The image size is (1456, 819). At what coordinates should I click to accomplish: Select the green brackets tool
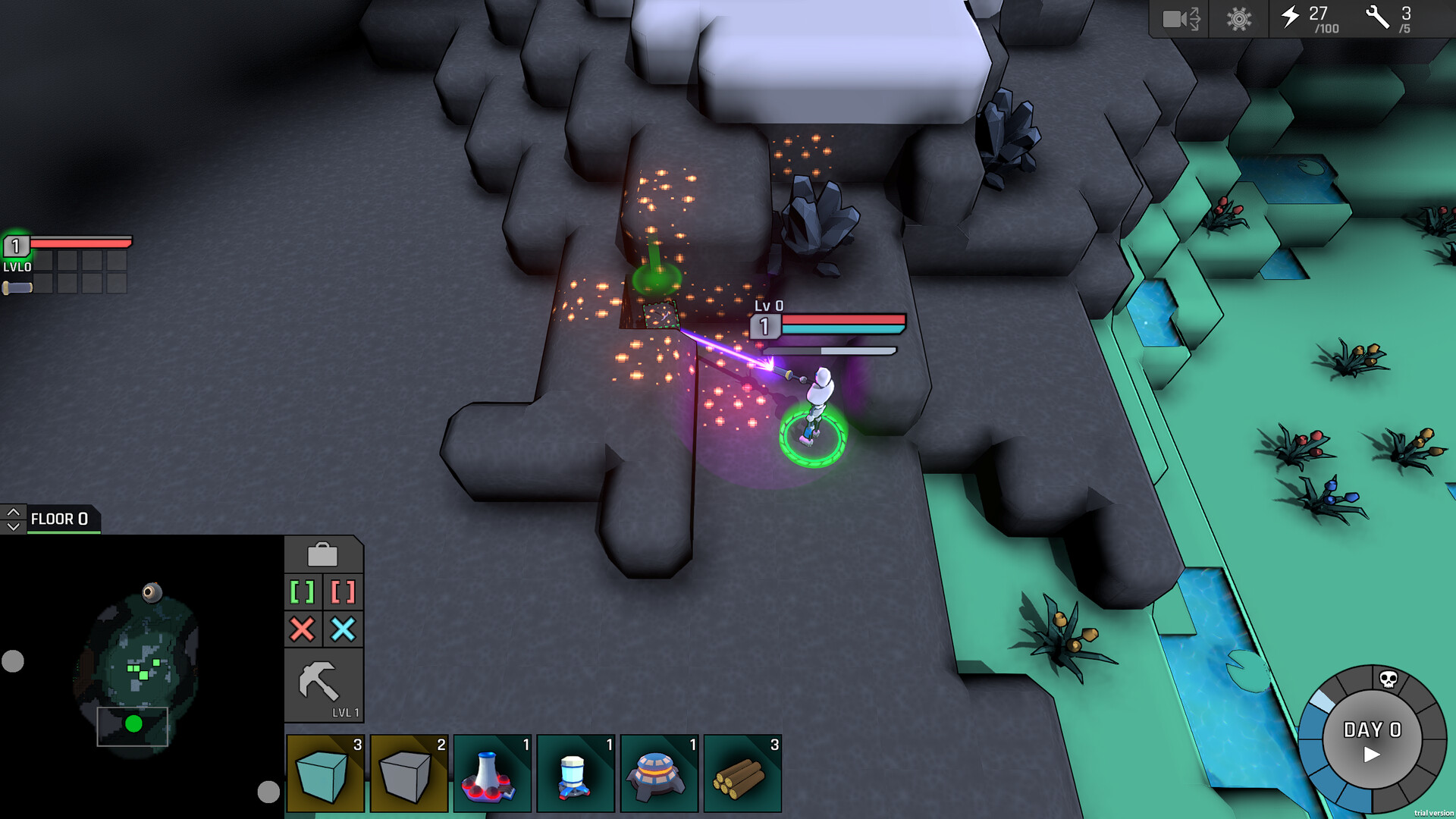(x=303, y=591)
